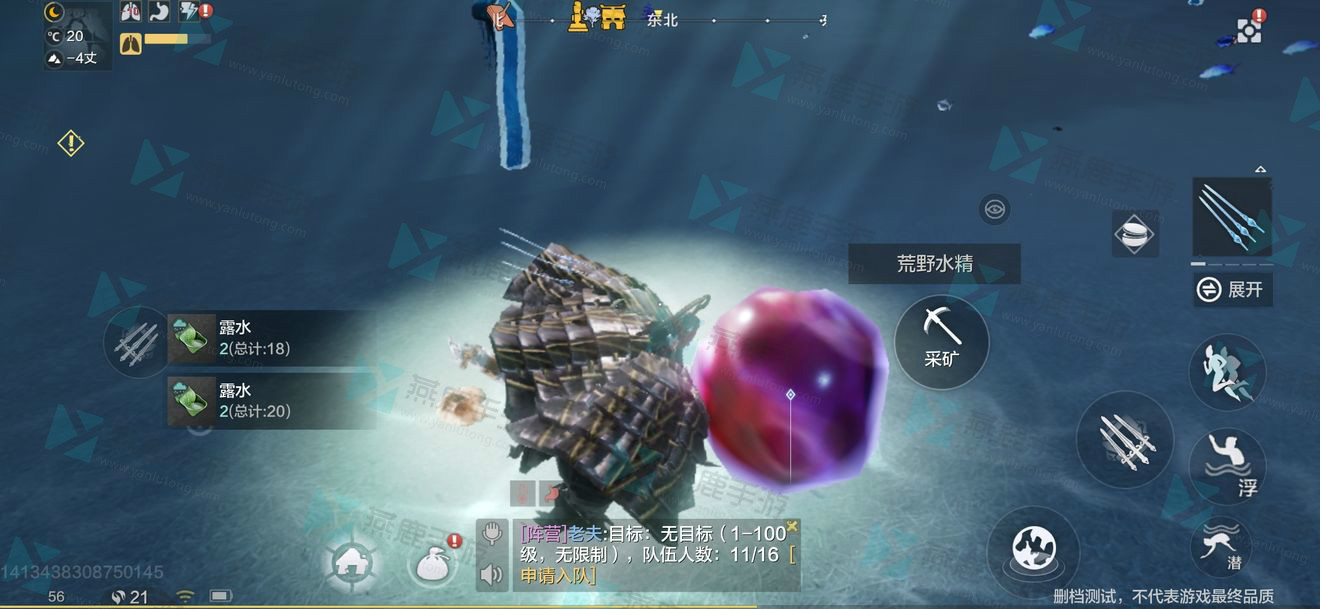
Task: Click the crossed swords icon beside 露水
Action: point(137,342)
